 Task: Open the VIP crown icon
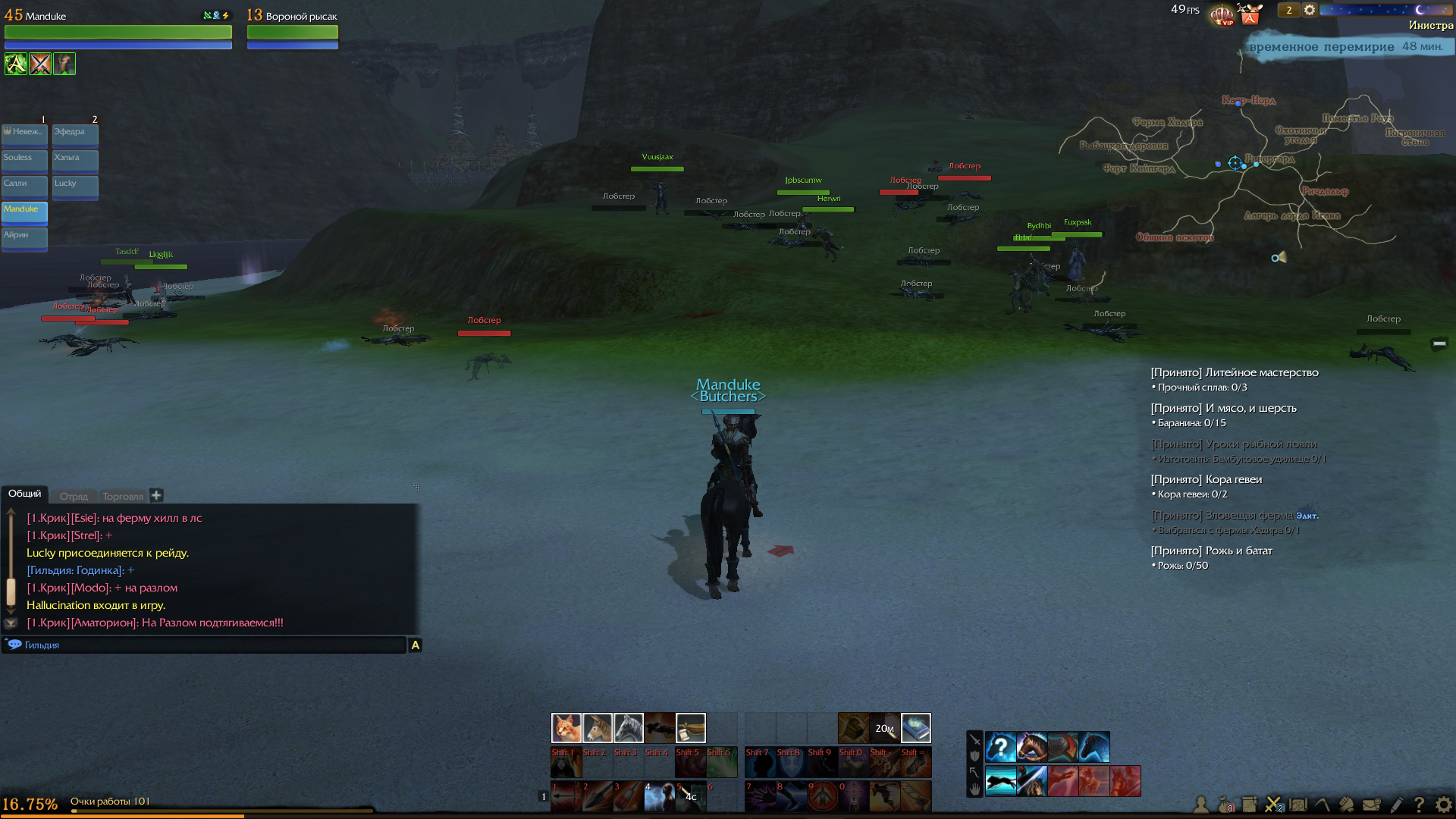pyautogui.click(x=1222, y=14)
